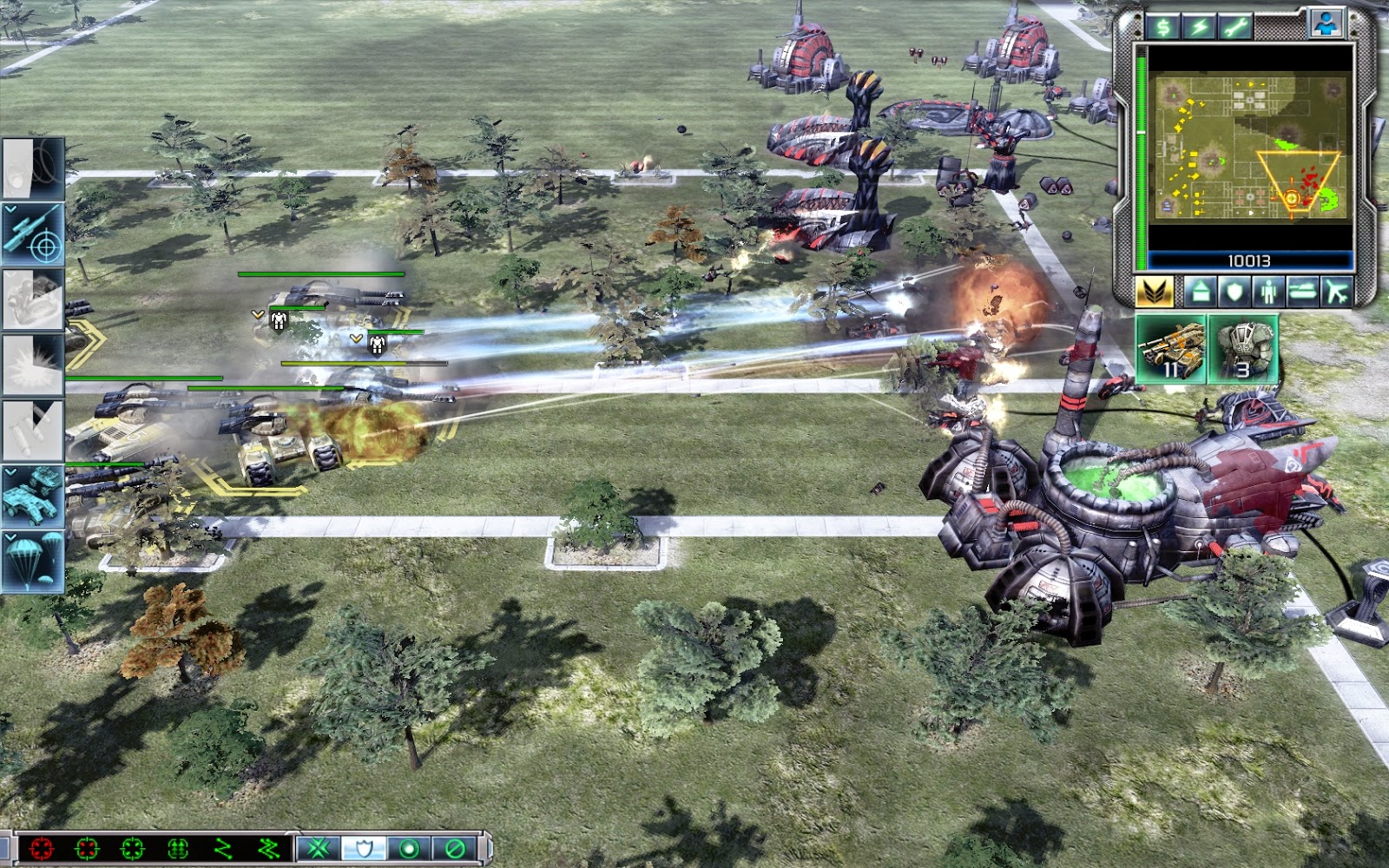Select the sniper team support power

(30, 233)
